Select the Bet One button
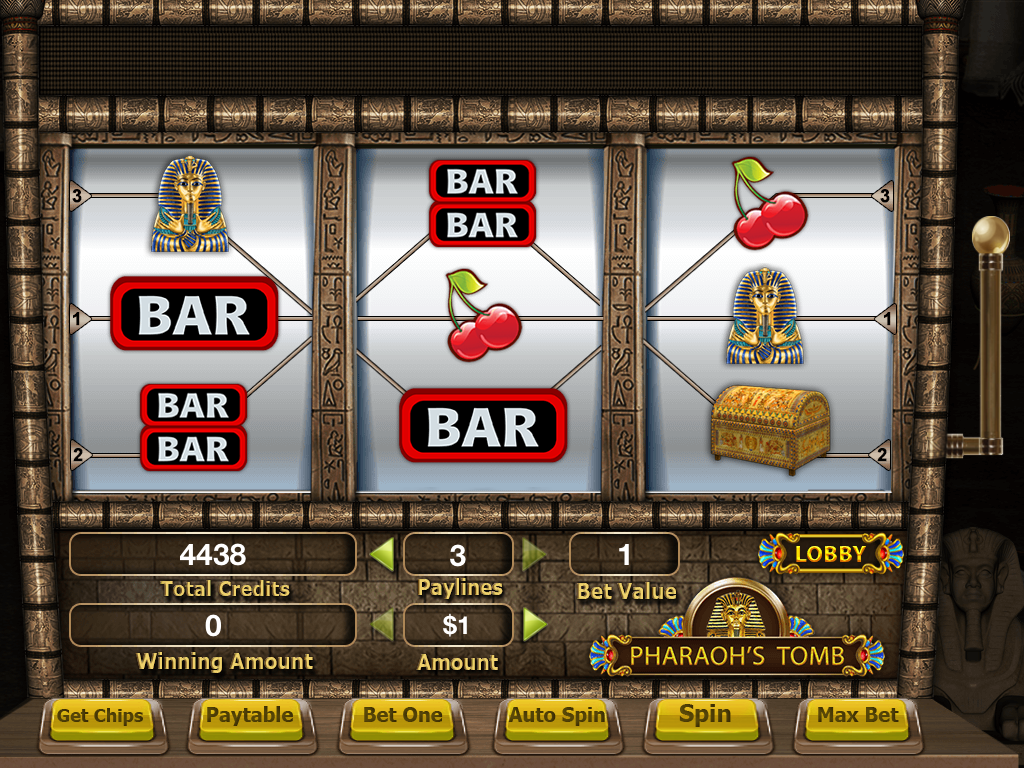 click(x=403, y=716)
